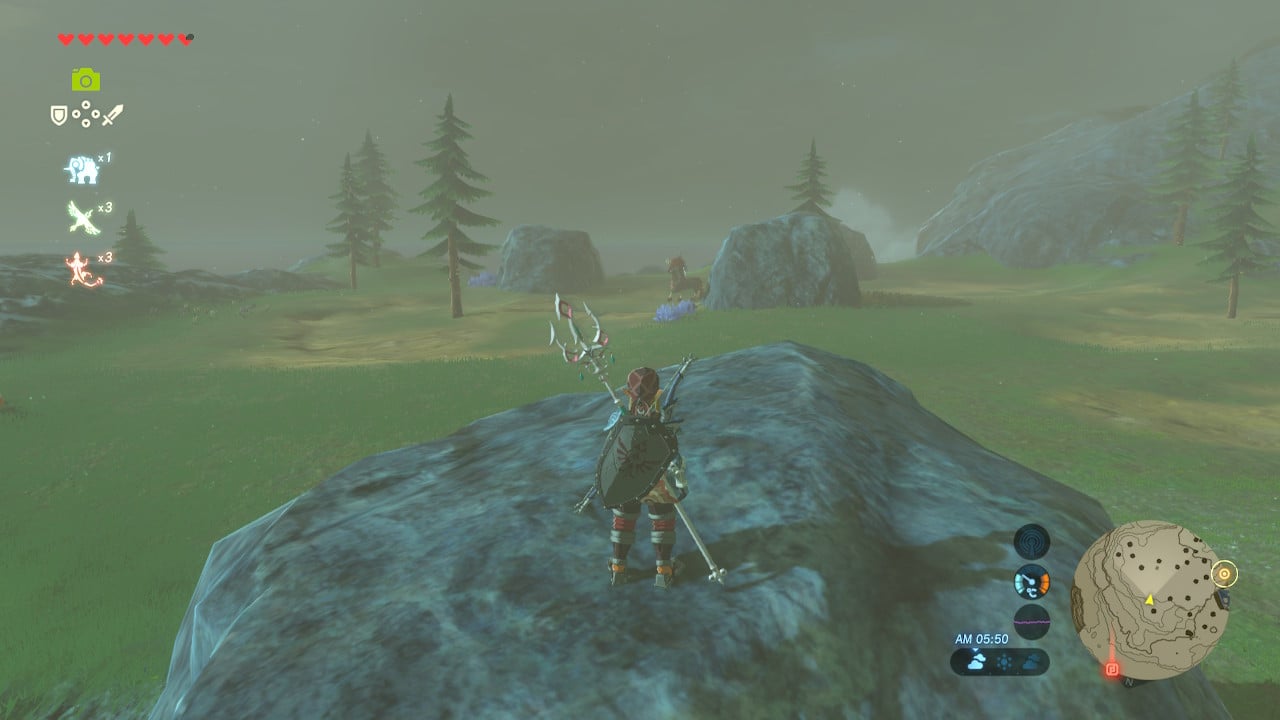
Task: Open the weather forecast panel
Action: coord(999,661)
